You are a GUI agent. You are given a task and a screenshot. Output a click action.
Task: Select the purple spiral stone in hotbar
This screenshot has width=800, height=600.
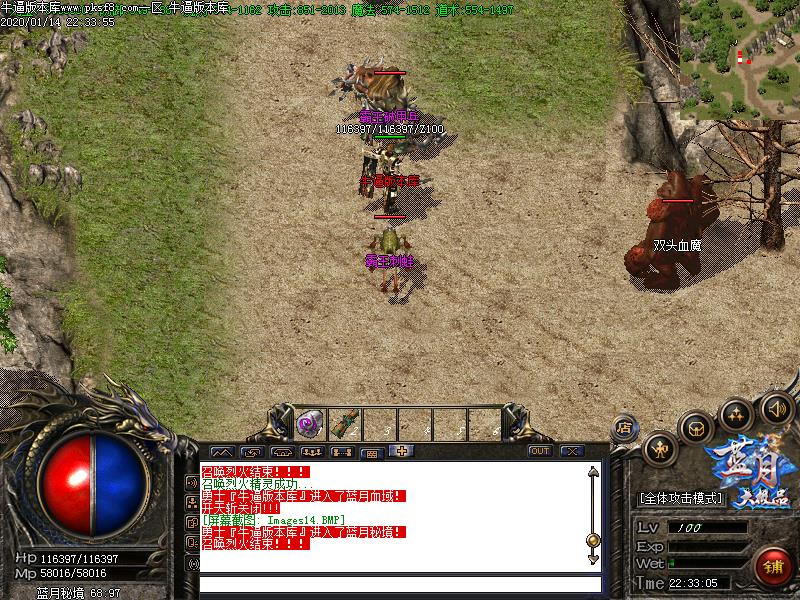point(309,425)
